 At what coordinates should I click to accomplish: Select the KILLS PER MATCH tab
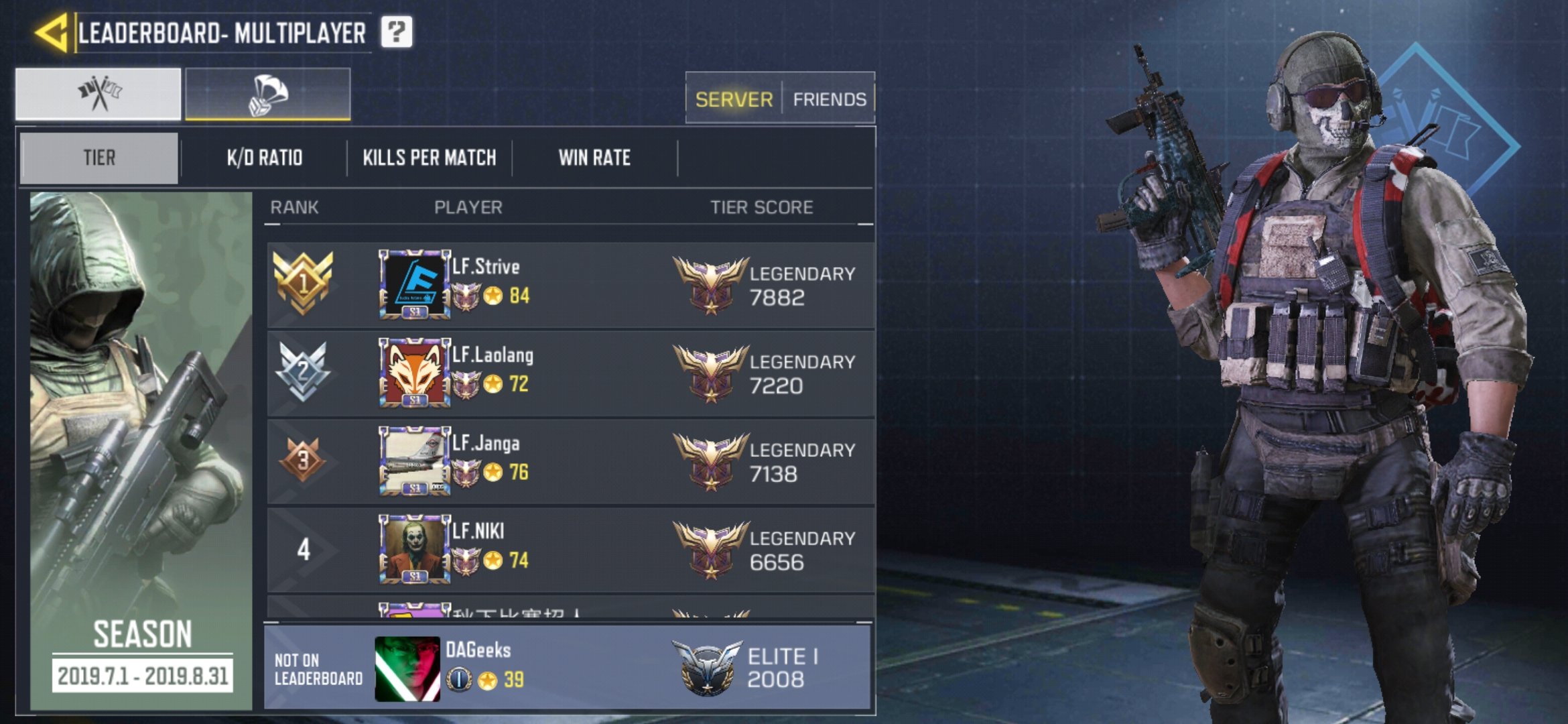[x=429, y=158]
